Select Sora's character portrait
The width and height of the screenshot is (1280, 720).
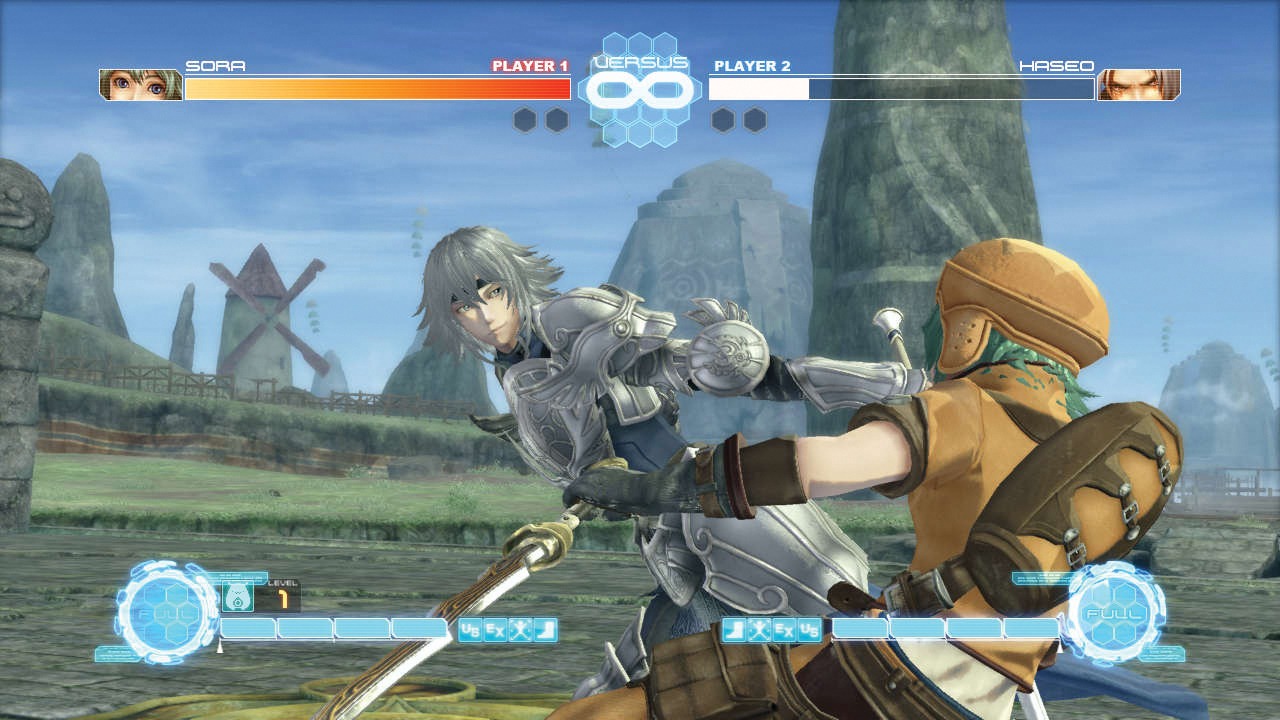141,85
